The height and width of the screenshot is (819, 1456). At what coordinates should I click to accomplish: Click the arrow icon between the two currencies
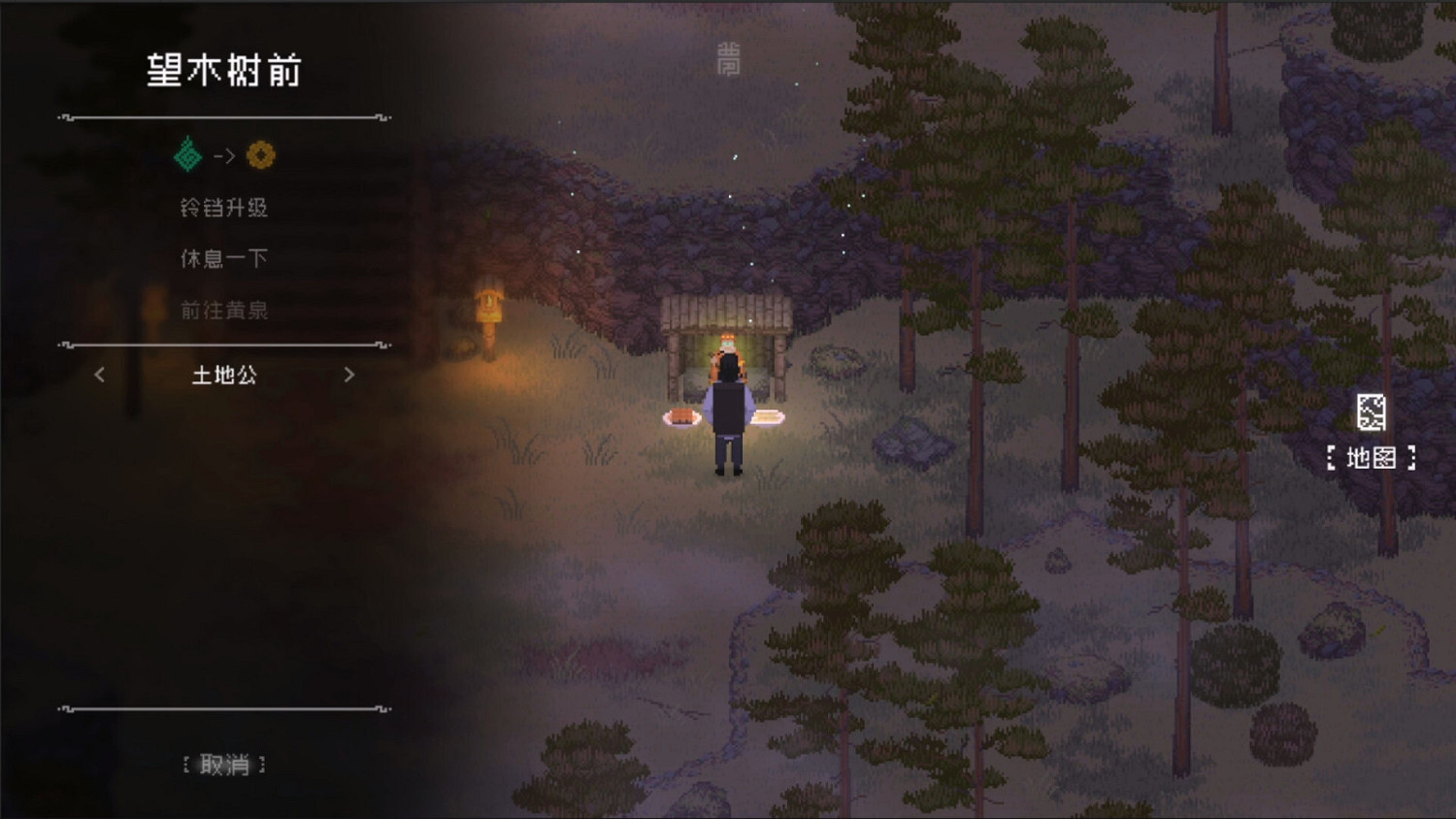point(224,155)
